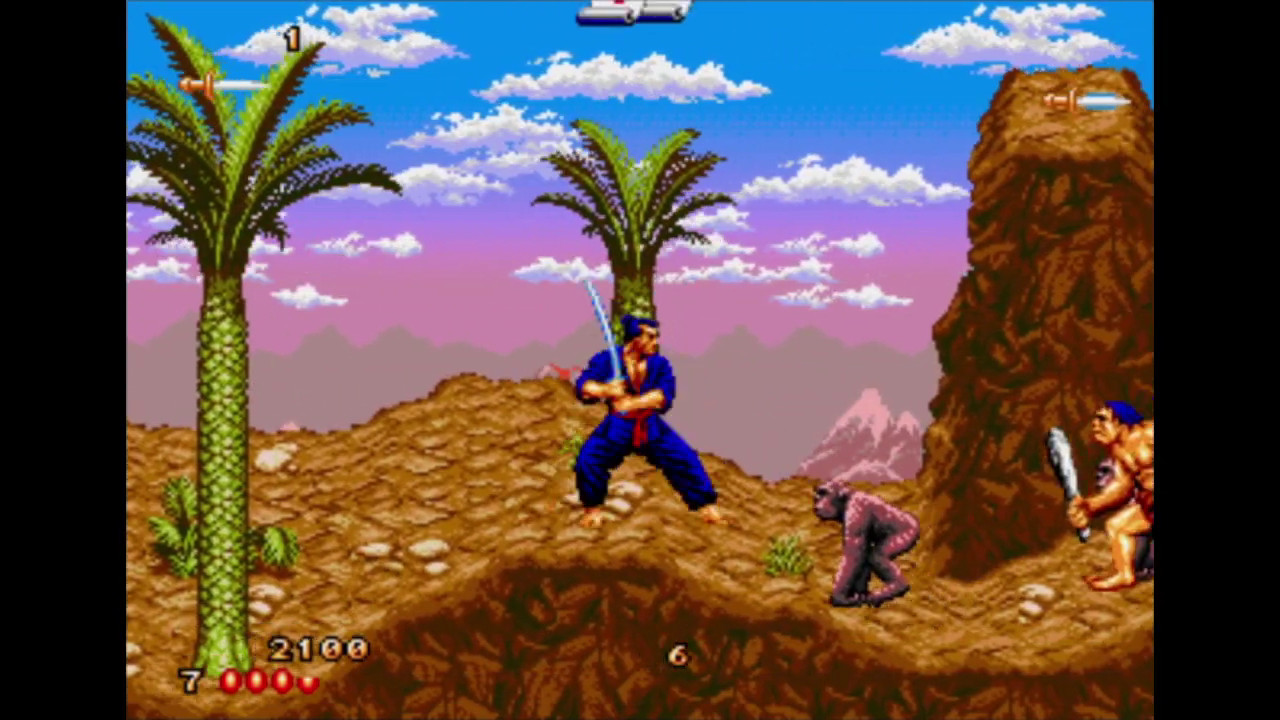The height and width of the screenshot is (720, 1280).
Task: Select the scroll icon at the top center
Action: pyautogui.click(x=634, y=11)
